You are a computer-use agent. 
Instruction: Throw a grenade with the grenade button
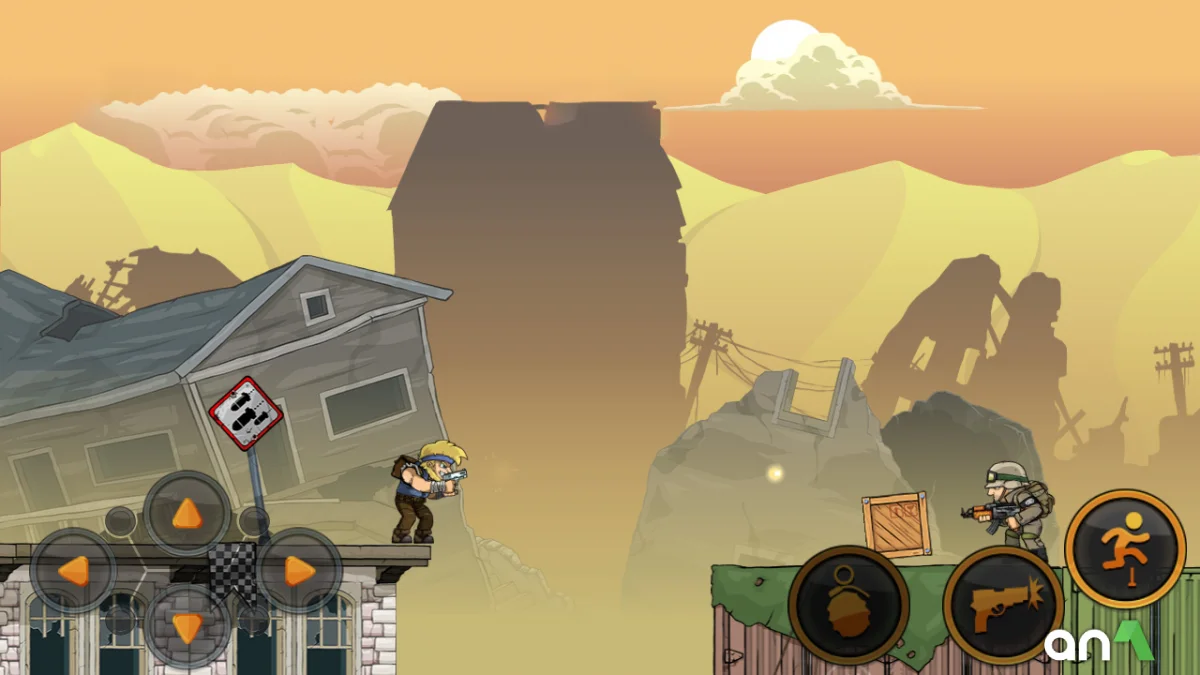pyautogui.click(x=849, y=605)
